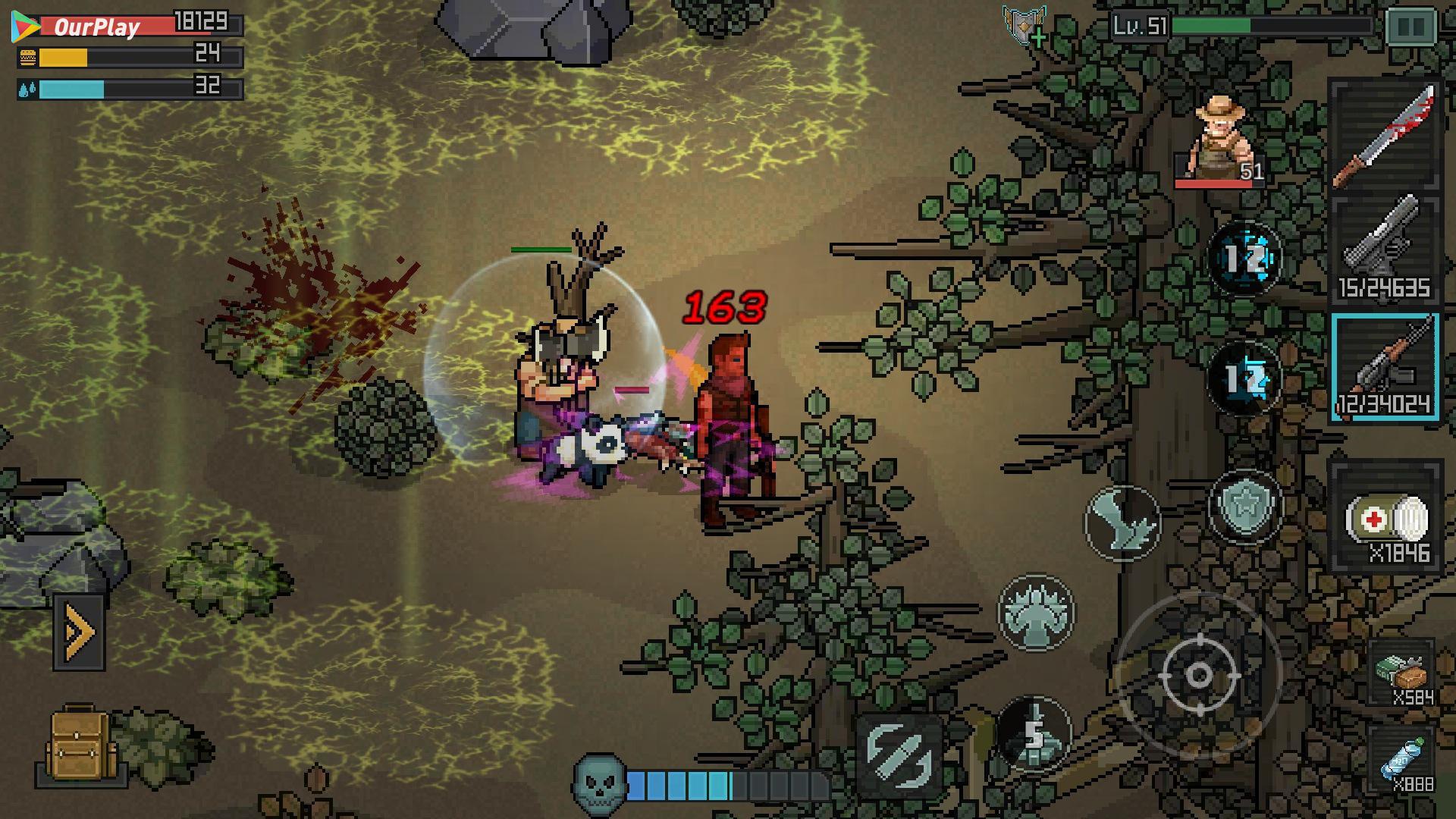This screenshot has width=1456, height=819.
Task: Click the shield plus buff icon
Action: (1025, 25)
